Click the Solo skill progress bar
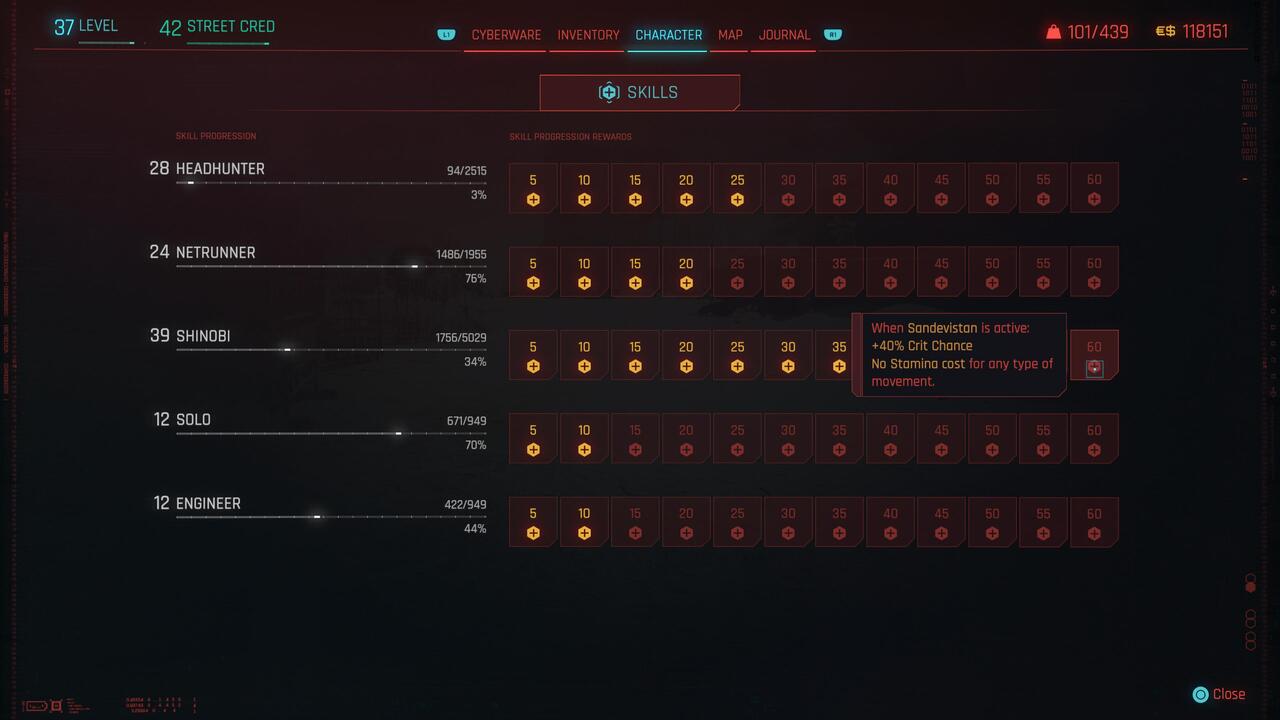Screen dimensions: 1280x720 tap(330, 433)
